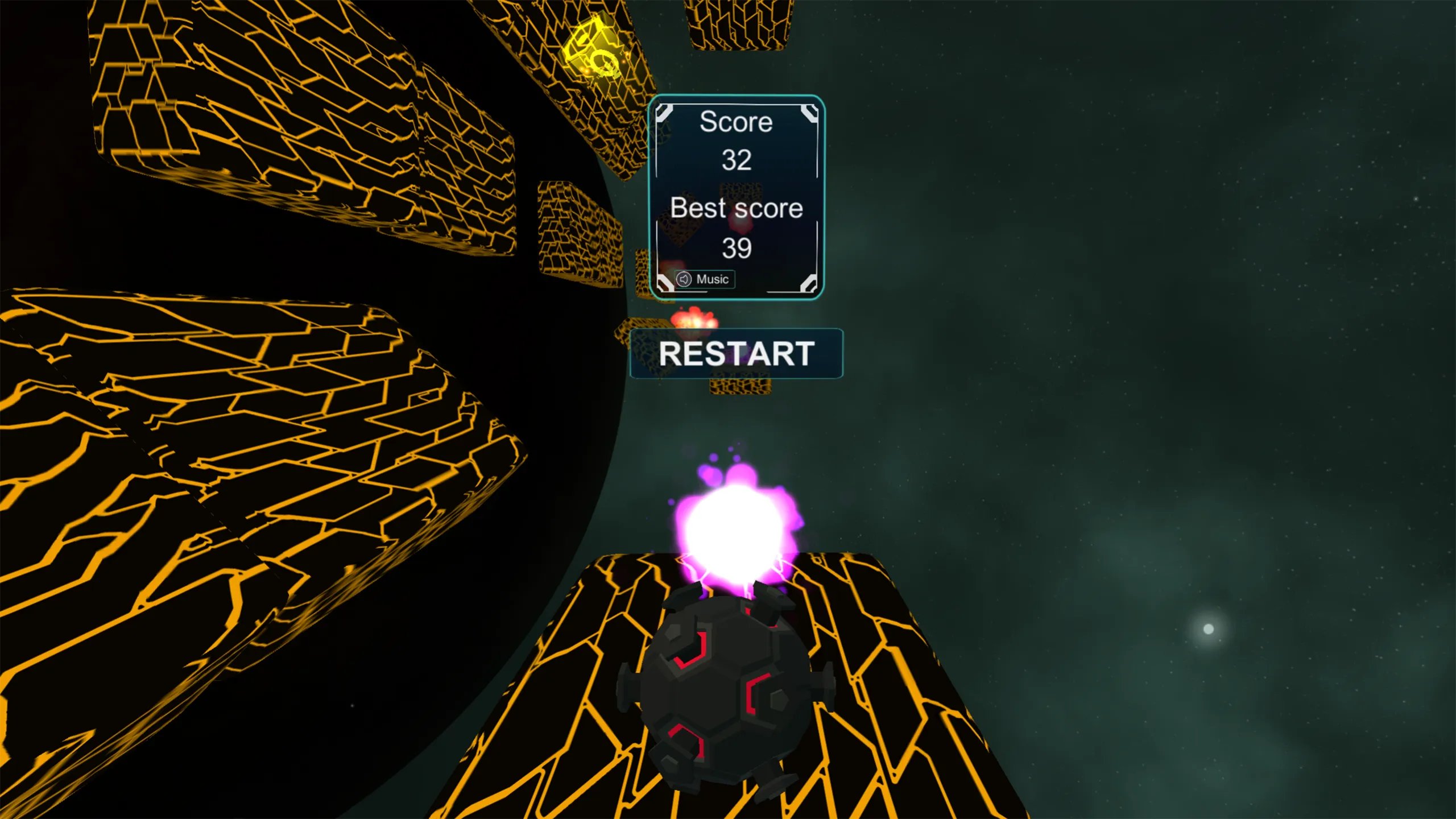Click the RESTART button
The width and height of the screenshot is (1456, 819).
737,354
